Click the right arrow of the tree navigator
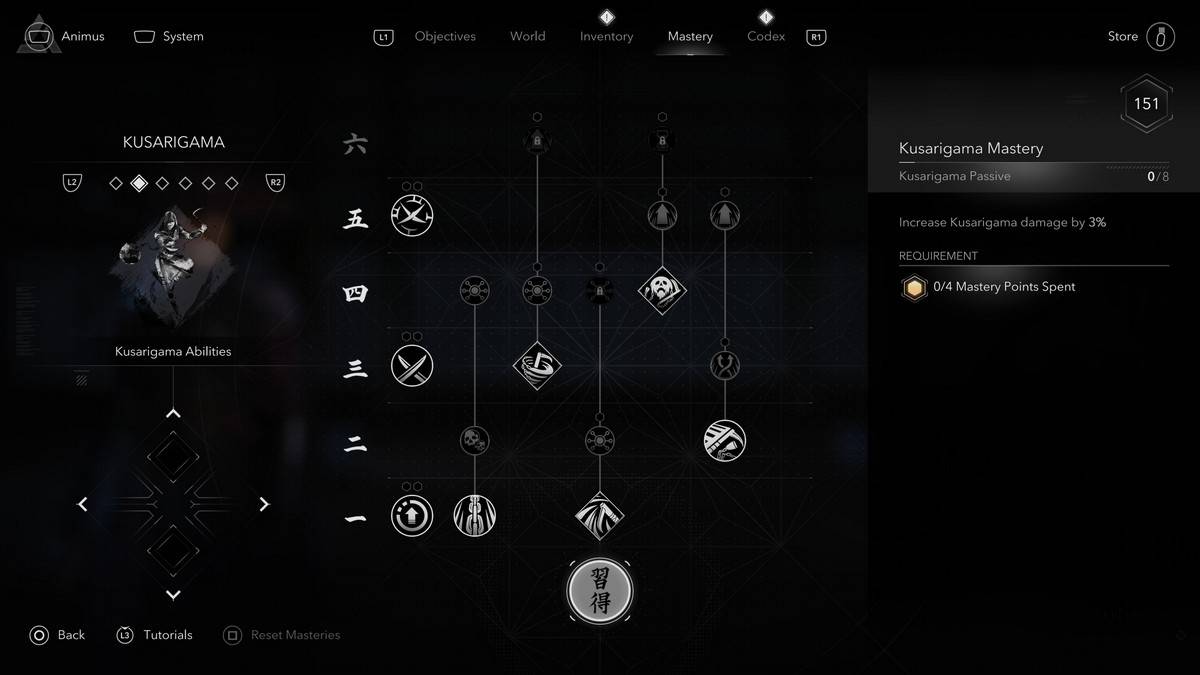 point(264,505)
